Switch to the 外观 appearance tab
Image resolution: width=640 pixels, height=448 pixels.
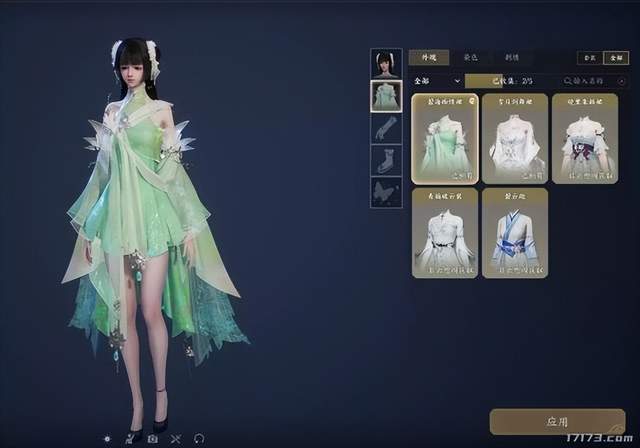point(428,58)
